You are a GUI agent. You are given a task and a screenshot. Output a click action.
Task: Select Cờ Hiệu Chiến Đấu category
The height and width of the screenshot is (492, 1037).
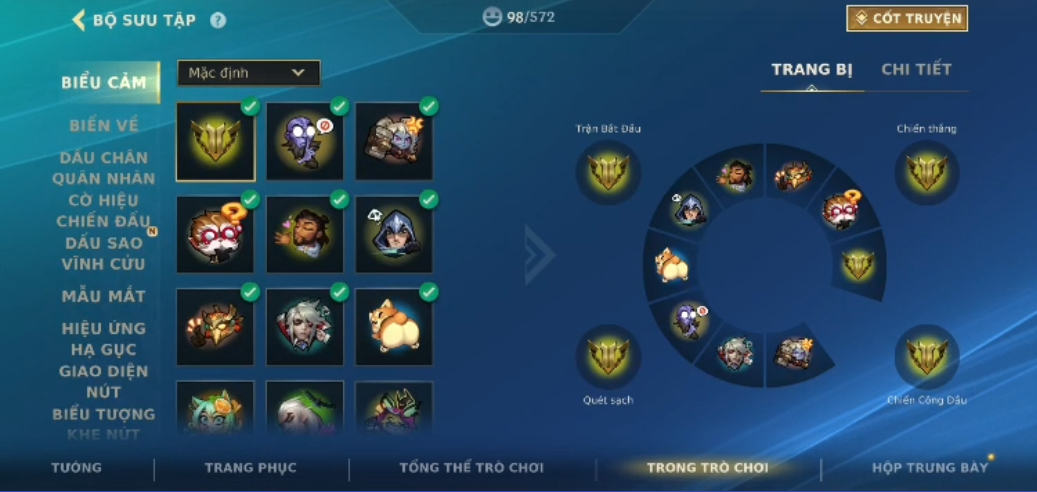pyautogui.click(x=104, y=211)
